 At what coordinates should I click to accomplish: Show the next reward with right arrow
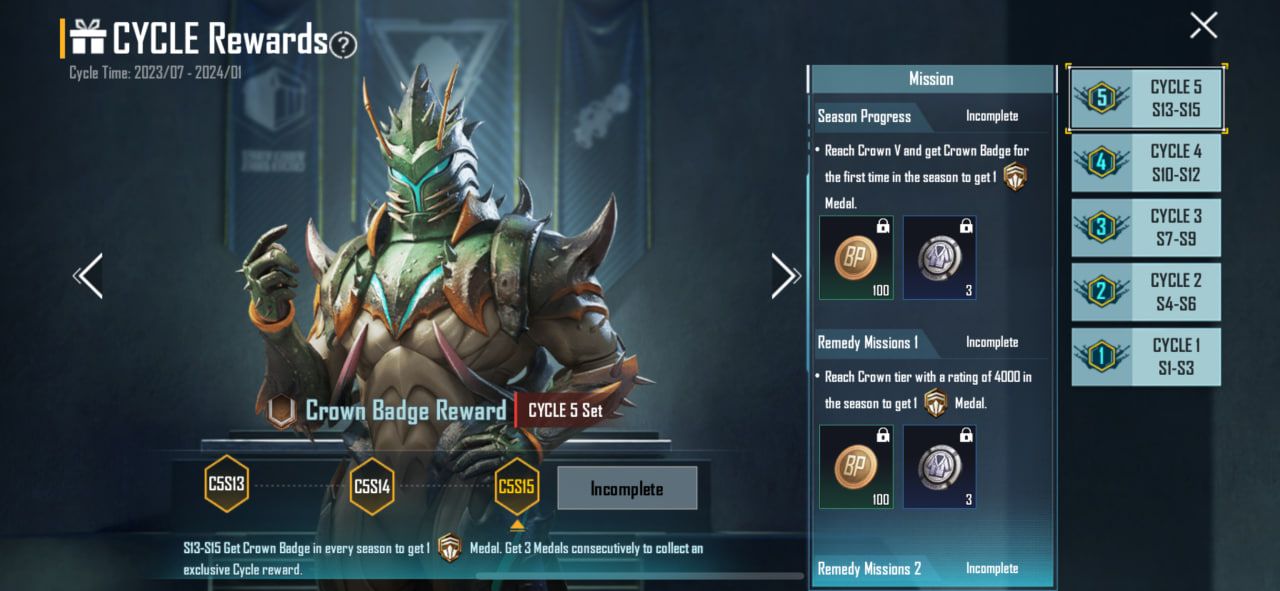tap(784, 276)
